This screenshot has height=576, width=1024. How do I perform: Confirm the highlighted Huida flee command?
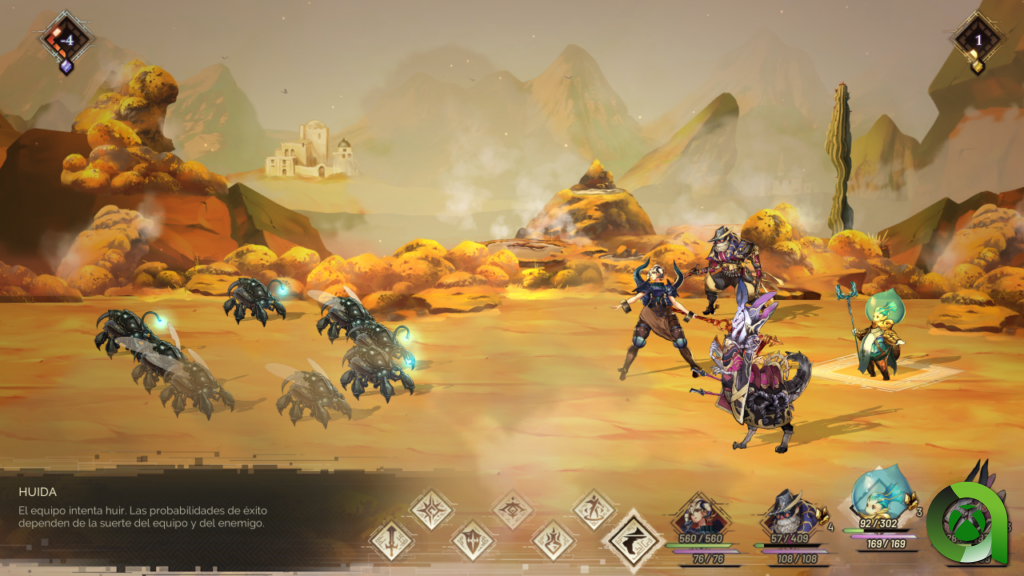click(632, 540)
